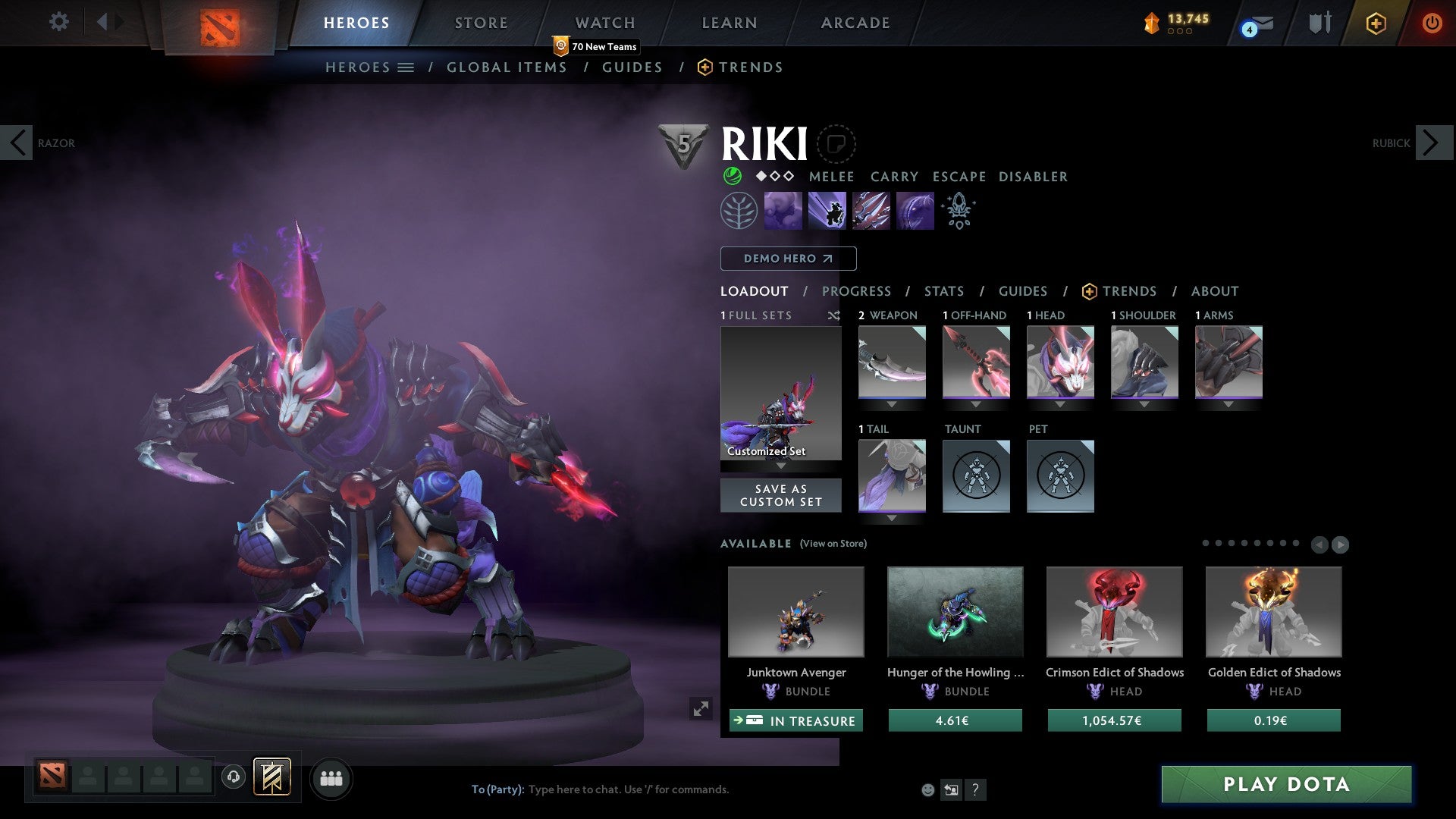This screenshot has width=1456, height=819.
Task: Open Riki's Progress tab
Action: pos(857,291)
